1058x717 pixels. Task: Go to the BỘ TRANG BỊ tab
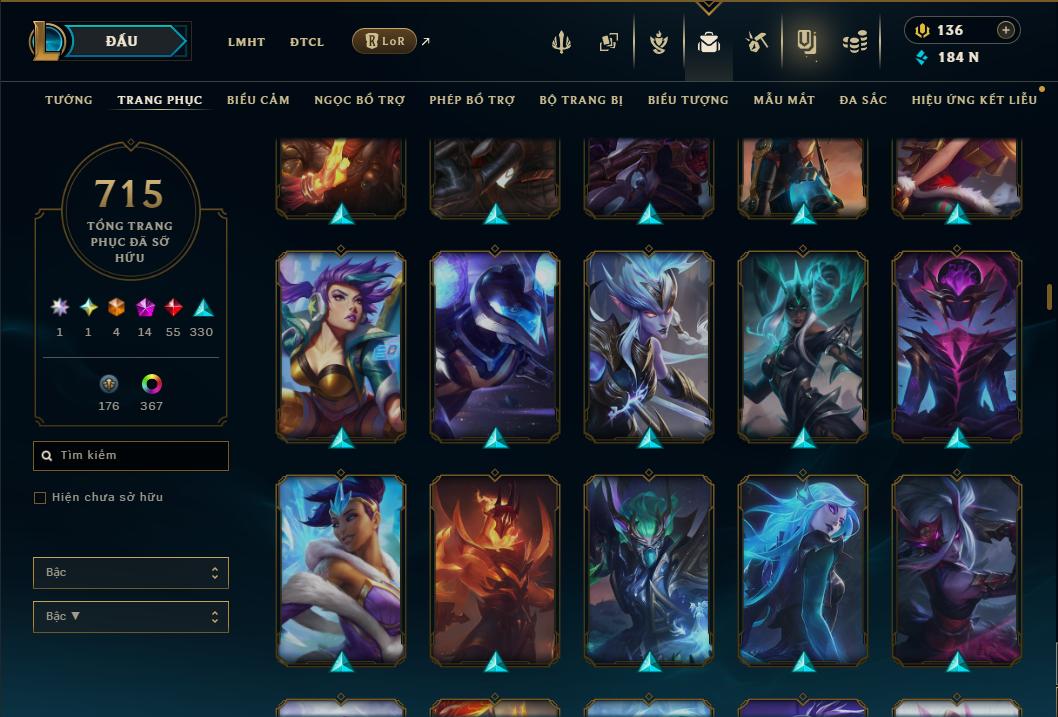pos(581,100)
